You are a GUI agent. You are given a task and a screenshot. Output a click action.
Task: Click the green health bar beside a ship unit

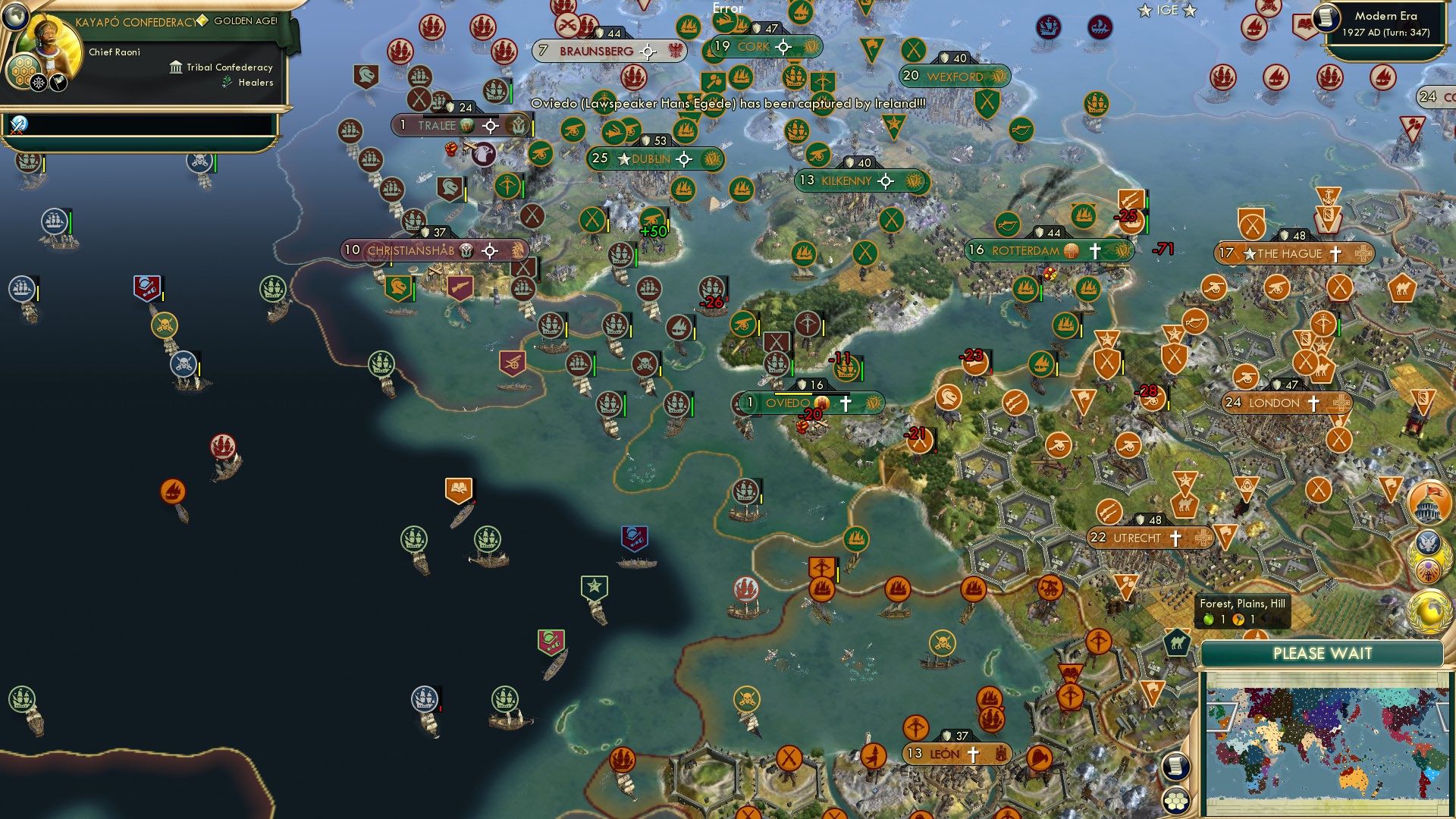pyautogui.click(x=69, y=222)
